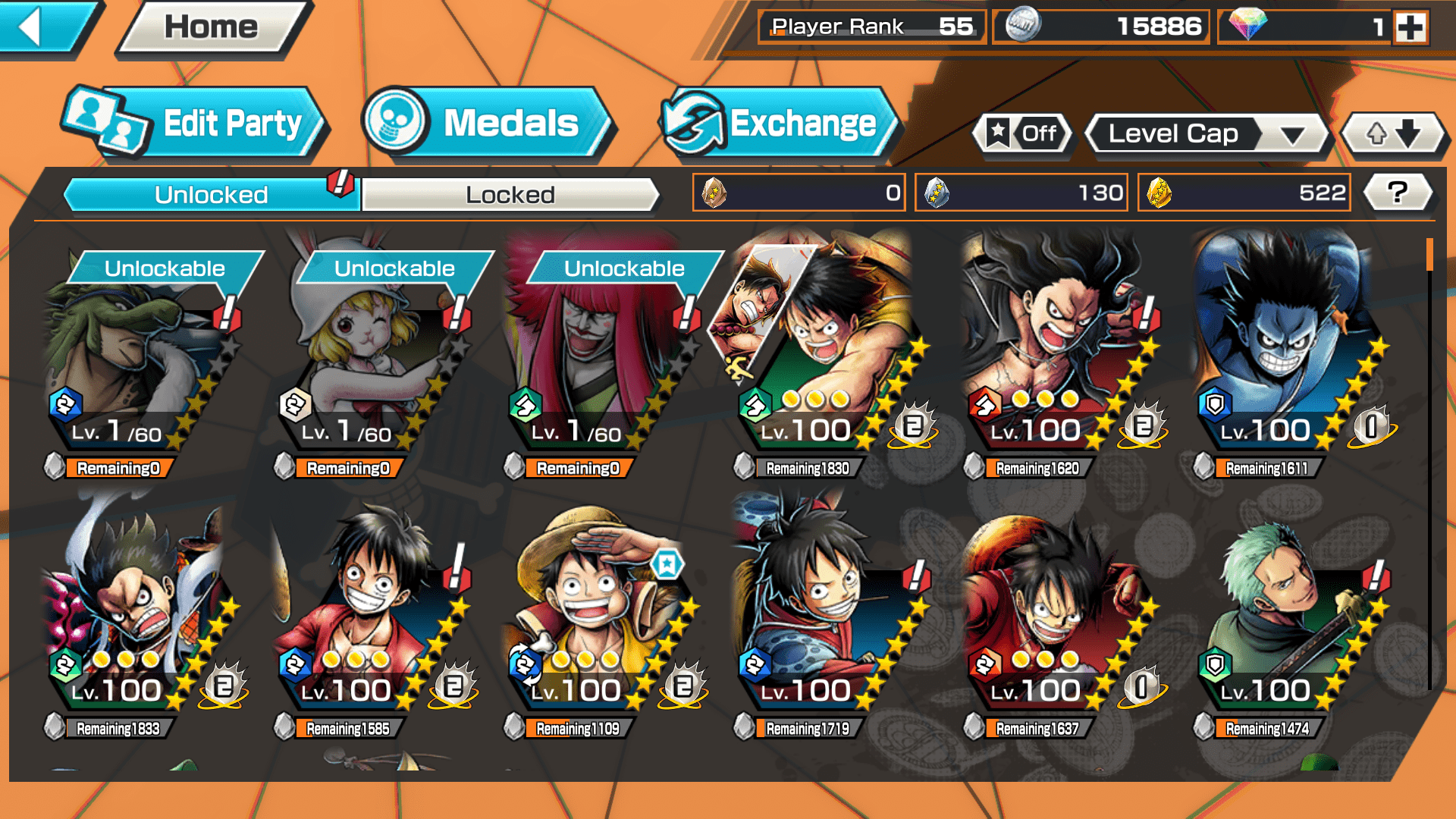Toggle the favorites star filter Off
Image resolution: width=1456 pixels, height=819 pixels.
tap(1024, 134)
